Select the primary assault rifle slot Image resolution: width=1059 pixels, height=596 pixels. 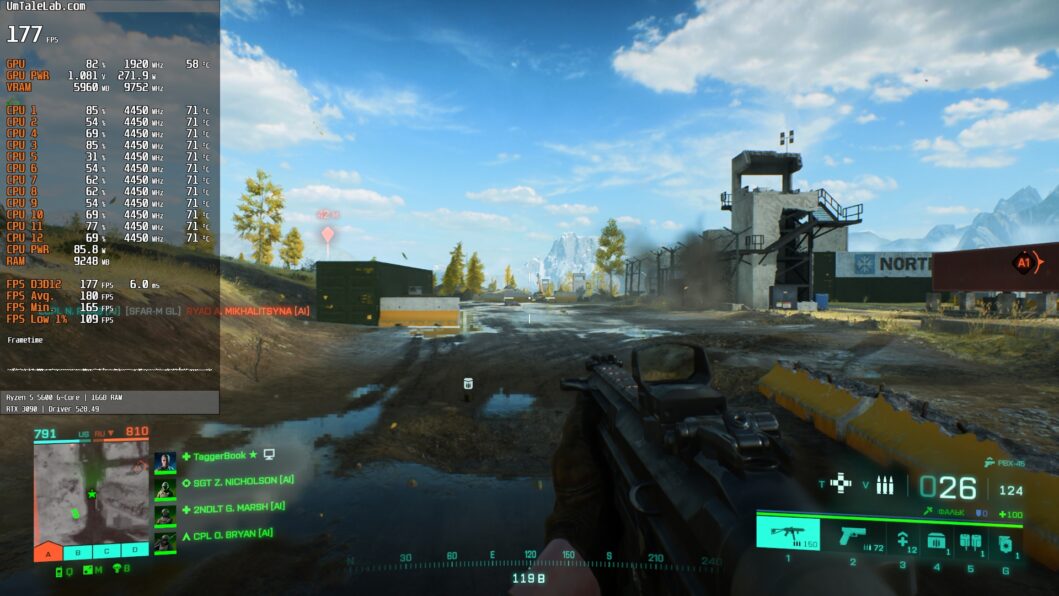(787, 535)
